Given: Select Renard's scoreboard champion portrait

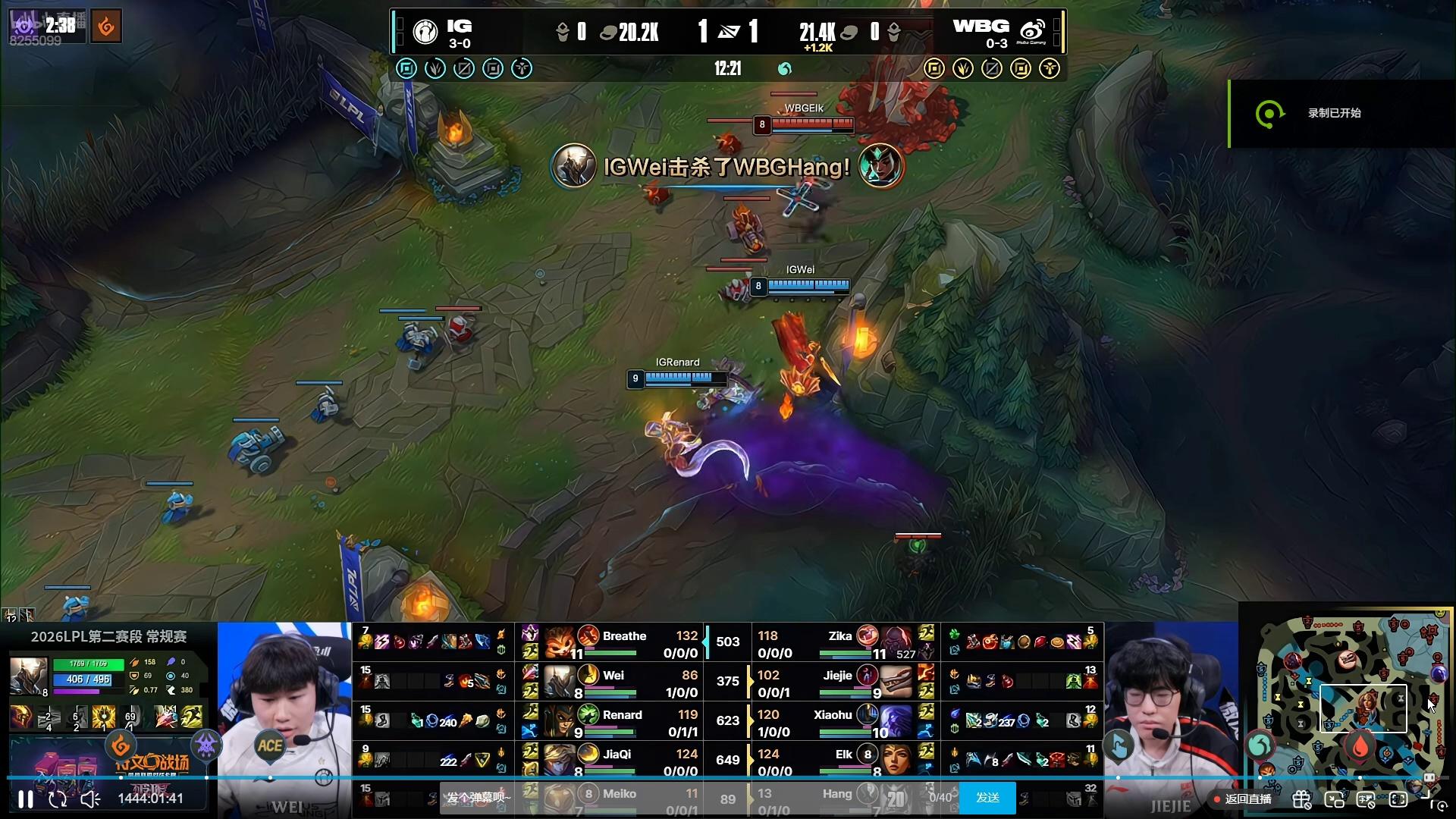Looking at the screenshot, I should point(560,721).
